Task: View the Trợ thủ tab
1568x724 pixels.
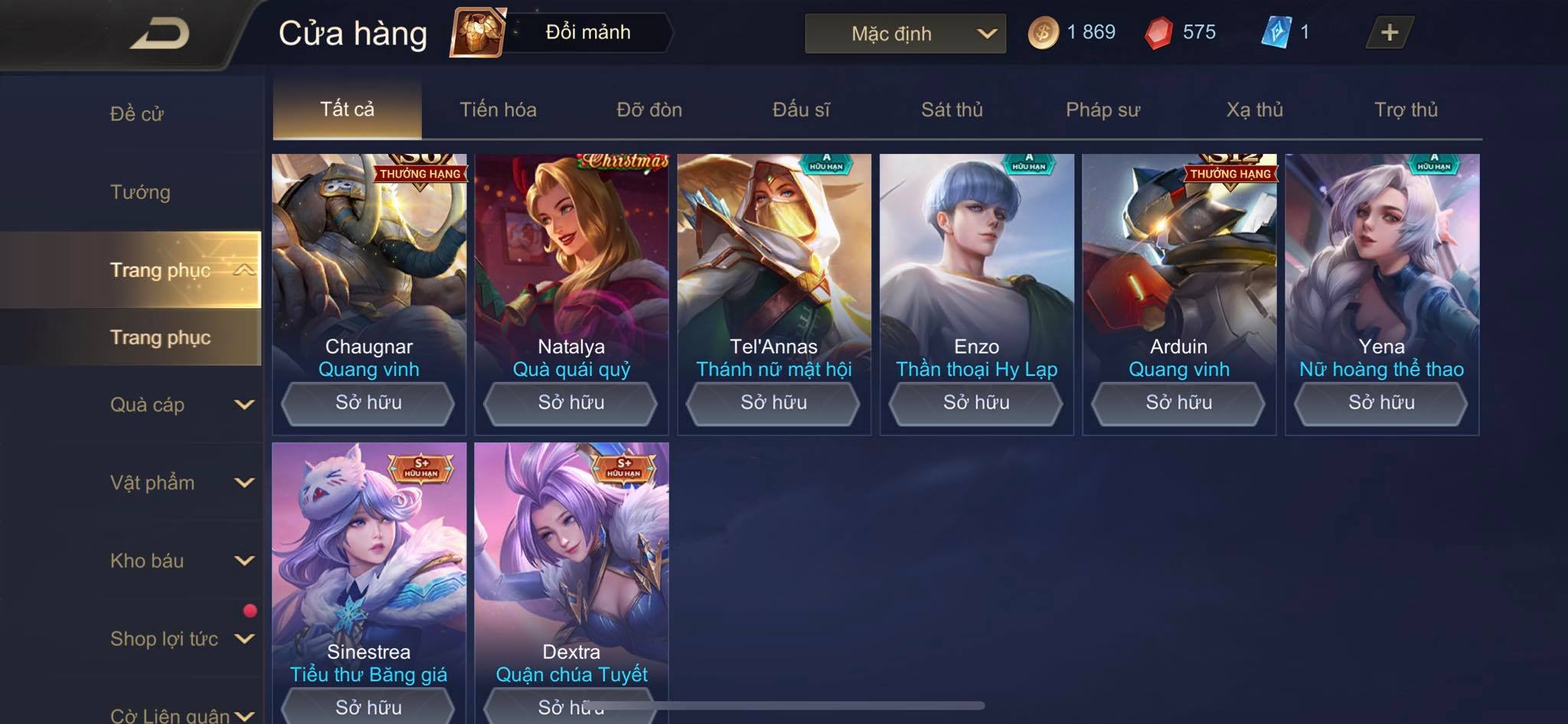Action: (1406, 109)
